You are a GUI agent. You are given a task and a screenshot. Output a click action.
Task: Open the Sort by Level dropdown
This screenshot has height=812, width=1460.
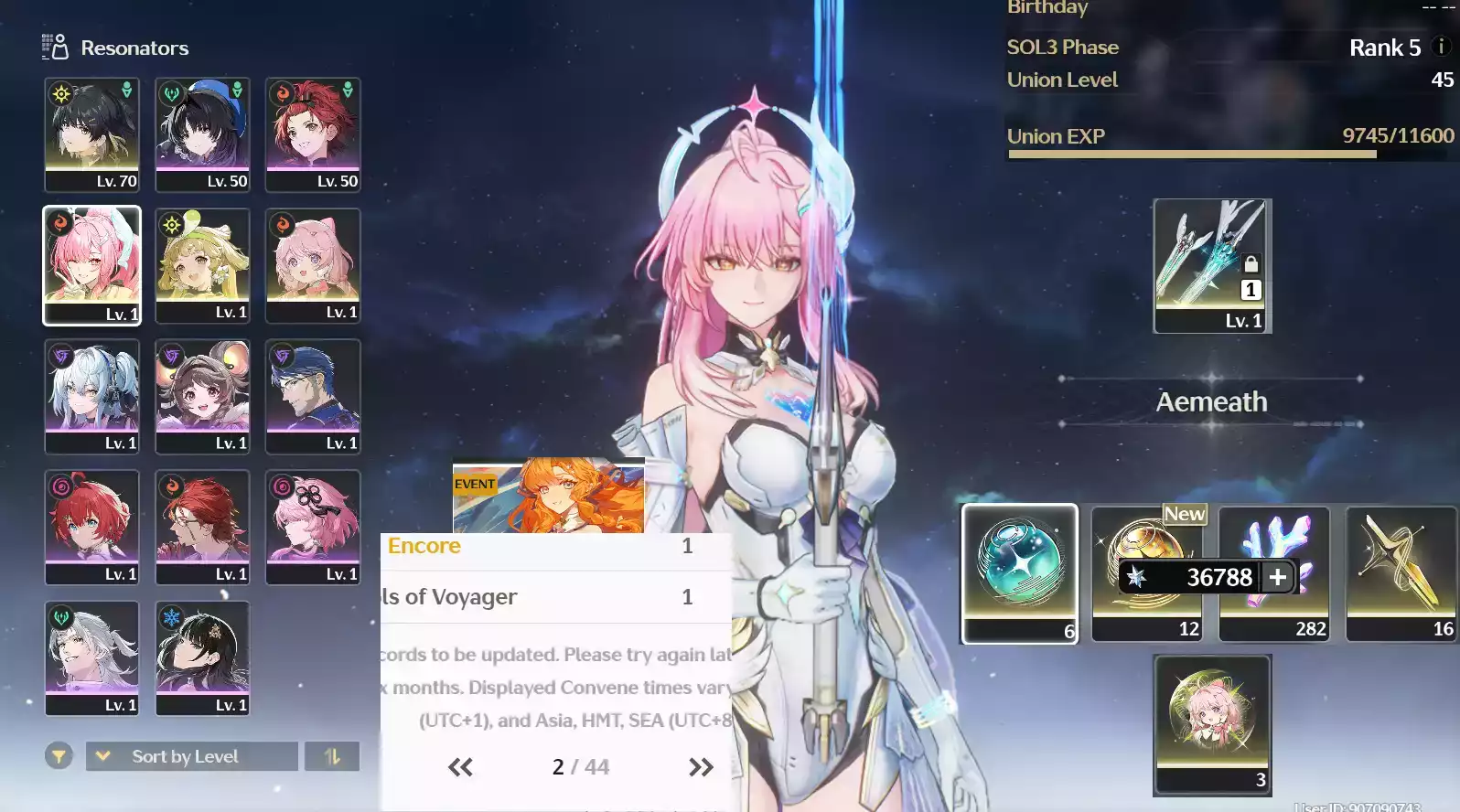click(x=192, y=756)
